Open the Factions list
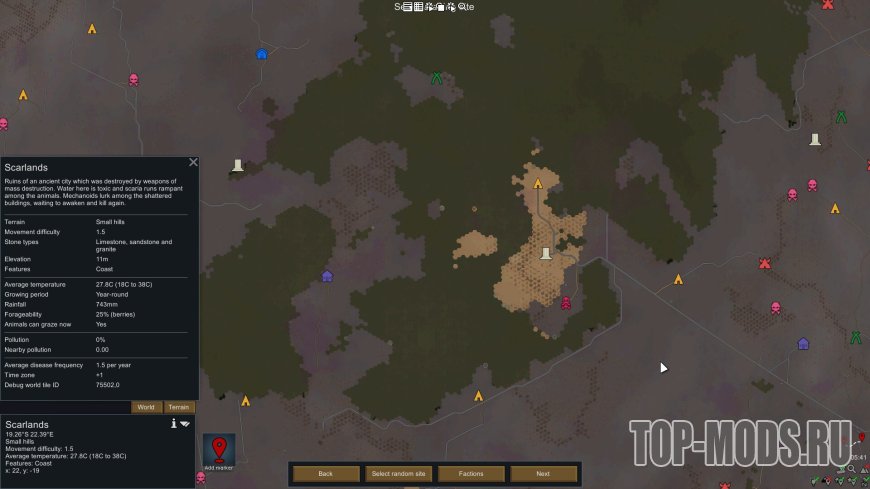This screenshot has width=870, height=489. click(471, 474)
